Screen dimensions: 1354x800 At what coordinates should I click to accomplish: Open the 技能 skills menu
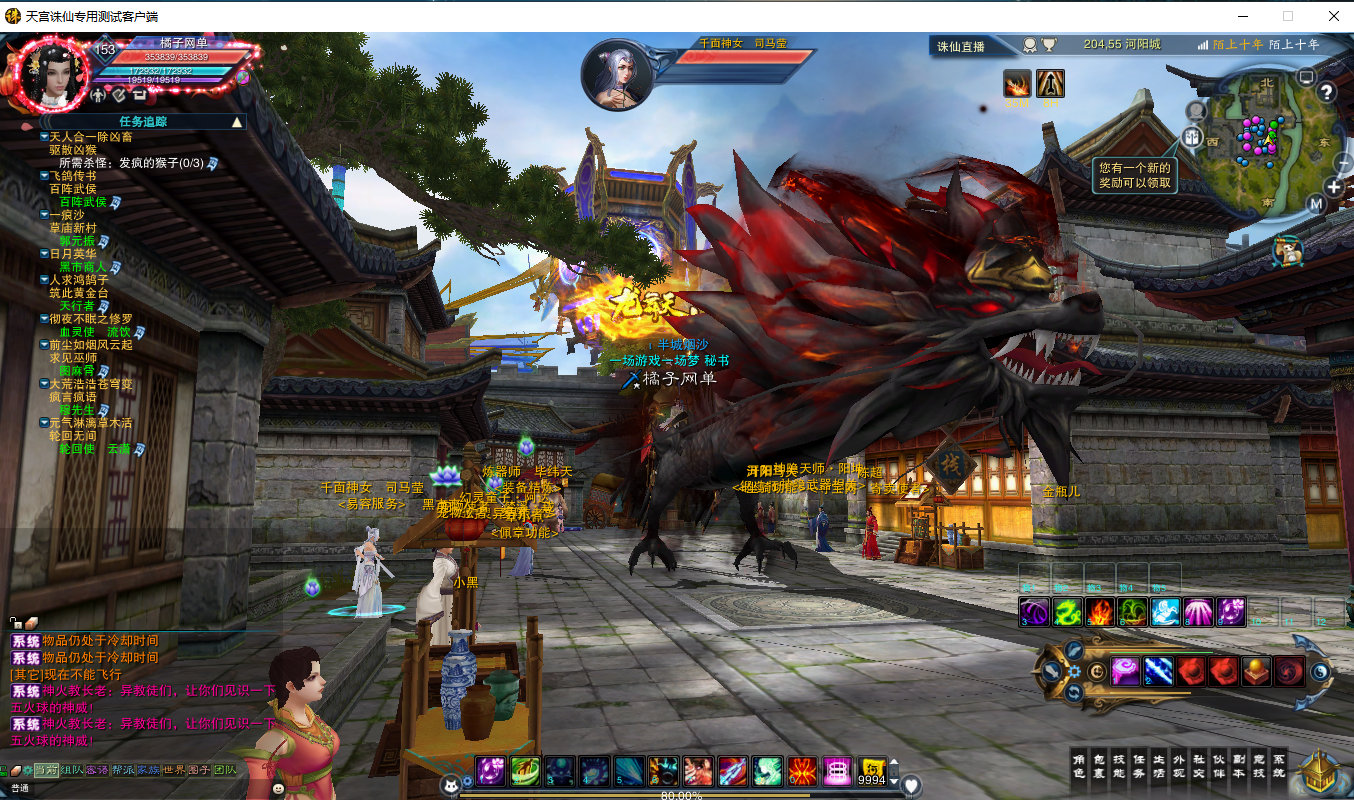[1119, 765]
